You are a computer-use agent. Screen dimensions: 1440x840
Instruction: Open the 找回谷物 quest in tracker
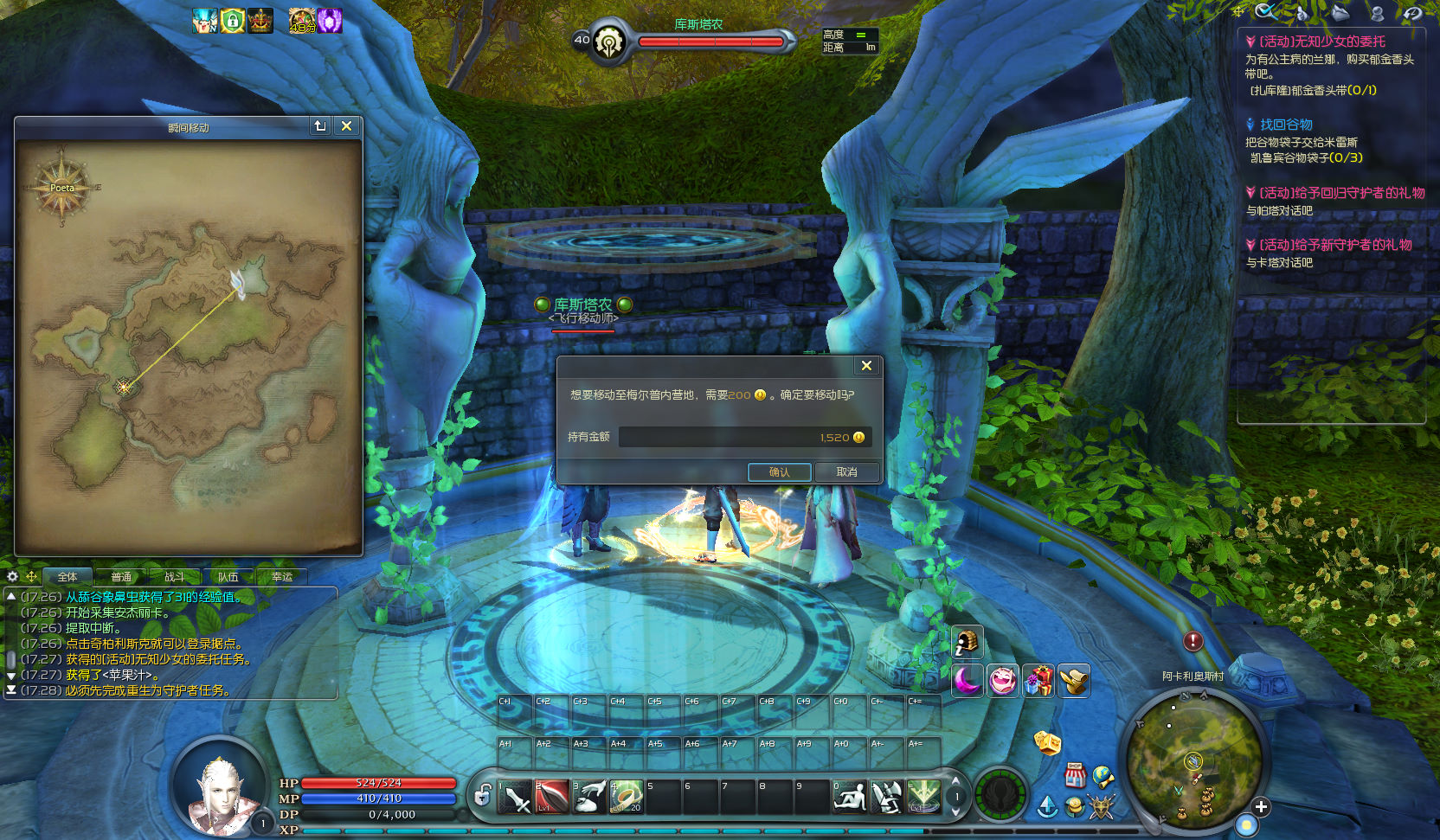click(1286, 125)
